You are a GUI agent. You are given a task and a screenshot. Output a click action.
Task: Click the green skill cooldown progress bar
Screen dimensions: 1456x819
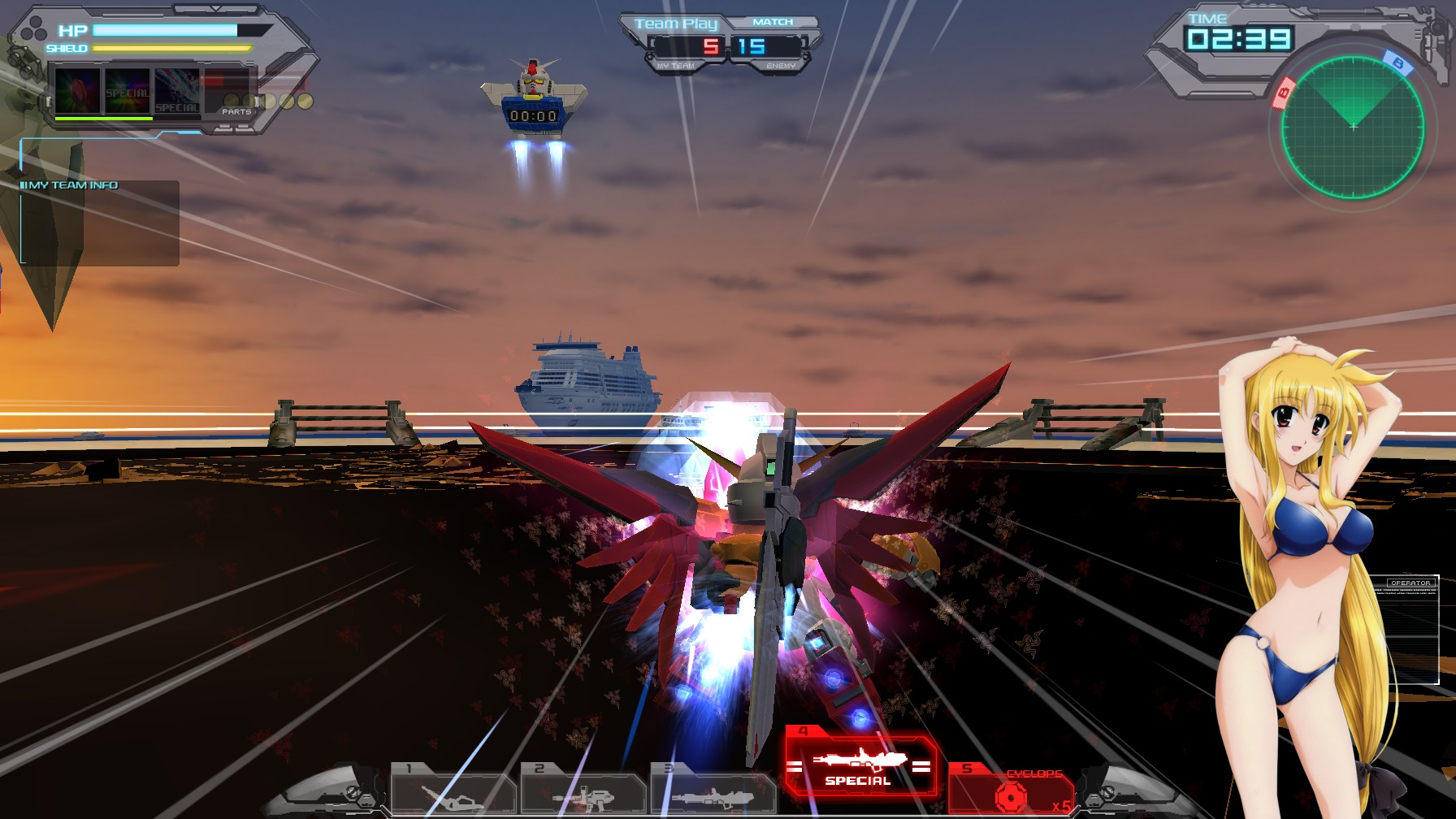[x=104, y=116]
